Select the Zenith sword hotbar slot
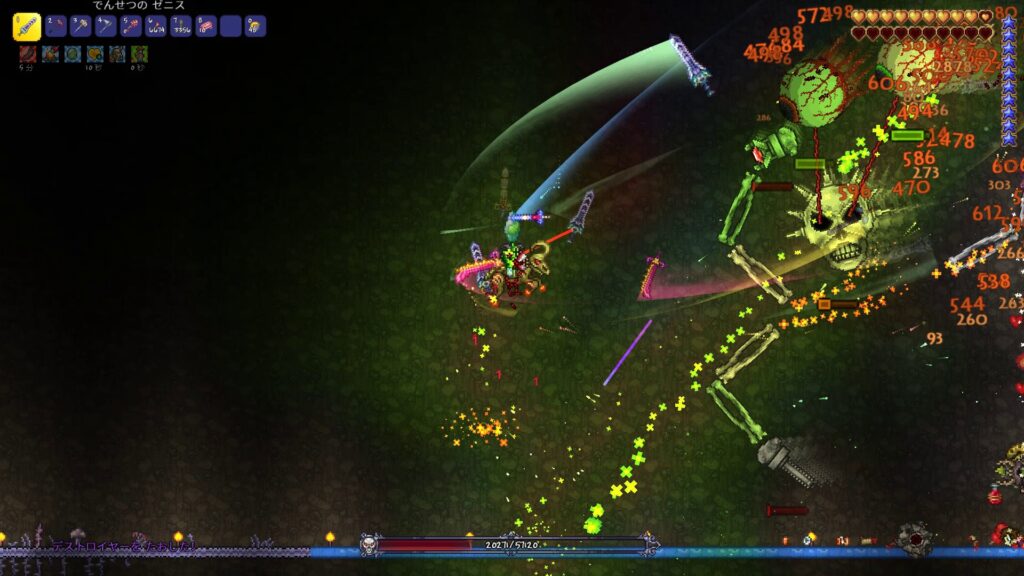The image size is (1024, 576). (x=27, y=27)
